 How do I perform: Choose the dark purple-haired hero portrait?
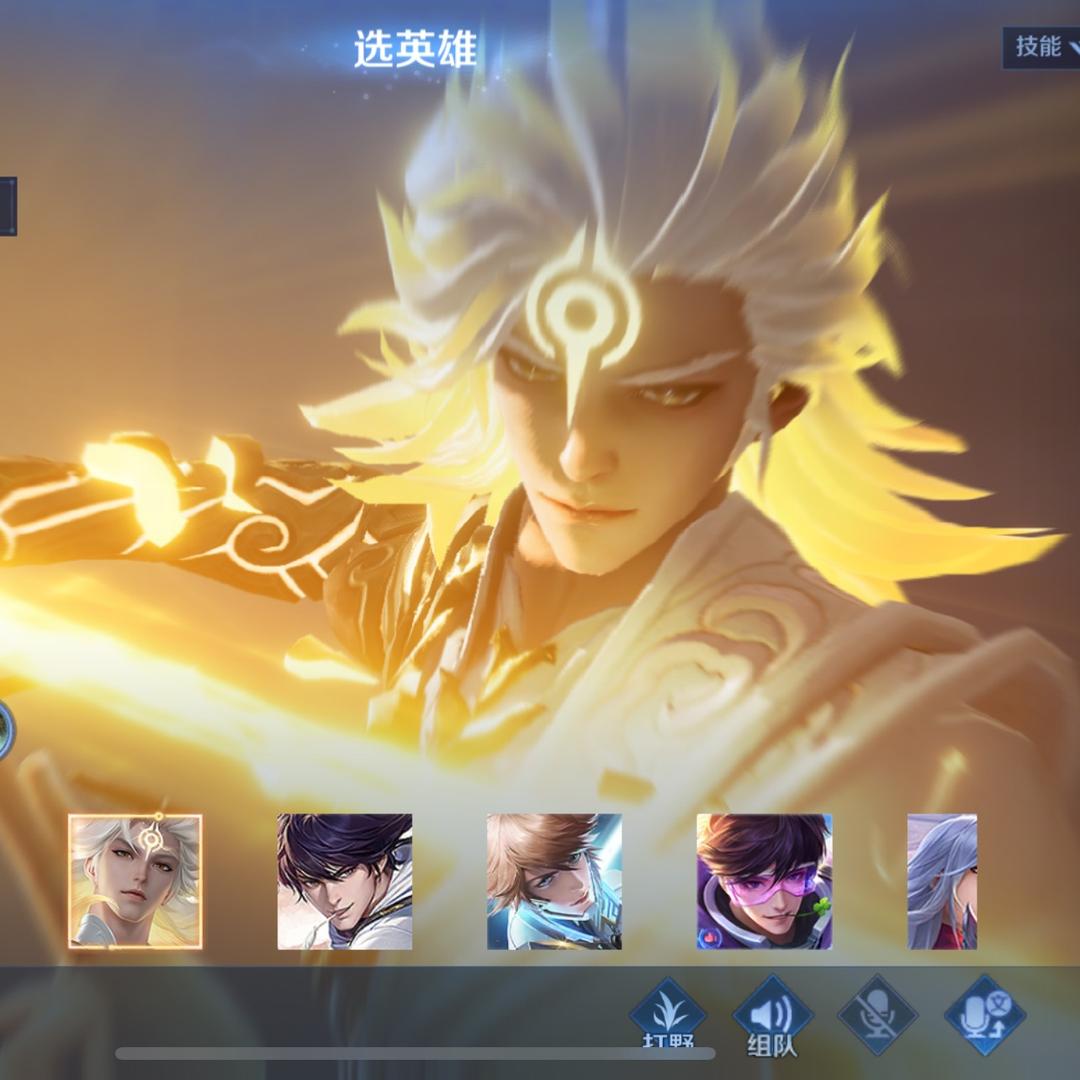(344, 881)
